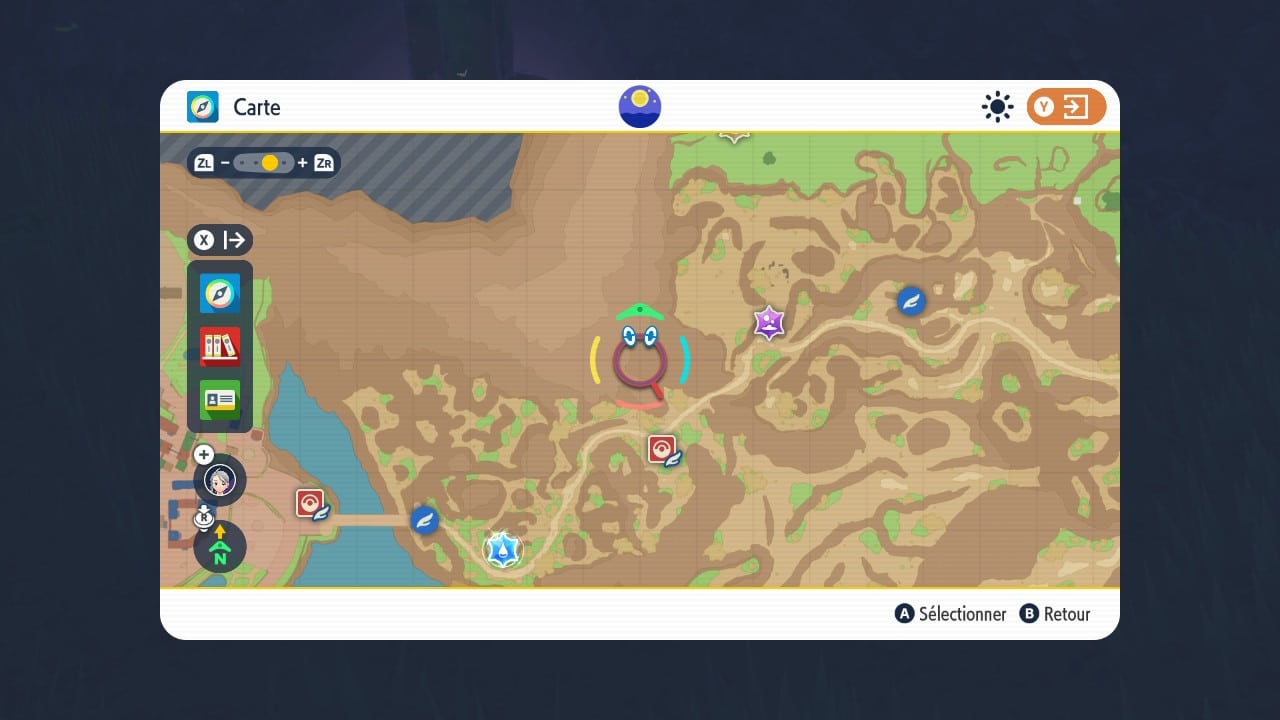Choose the fly point on the northeast path
Image resolution: width=1280 pixels, height=720 pixels.
coord(911,300)
